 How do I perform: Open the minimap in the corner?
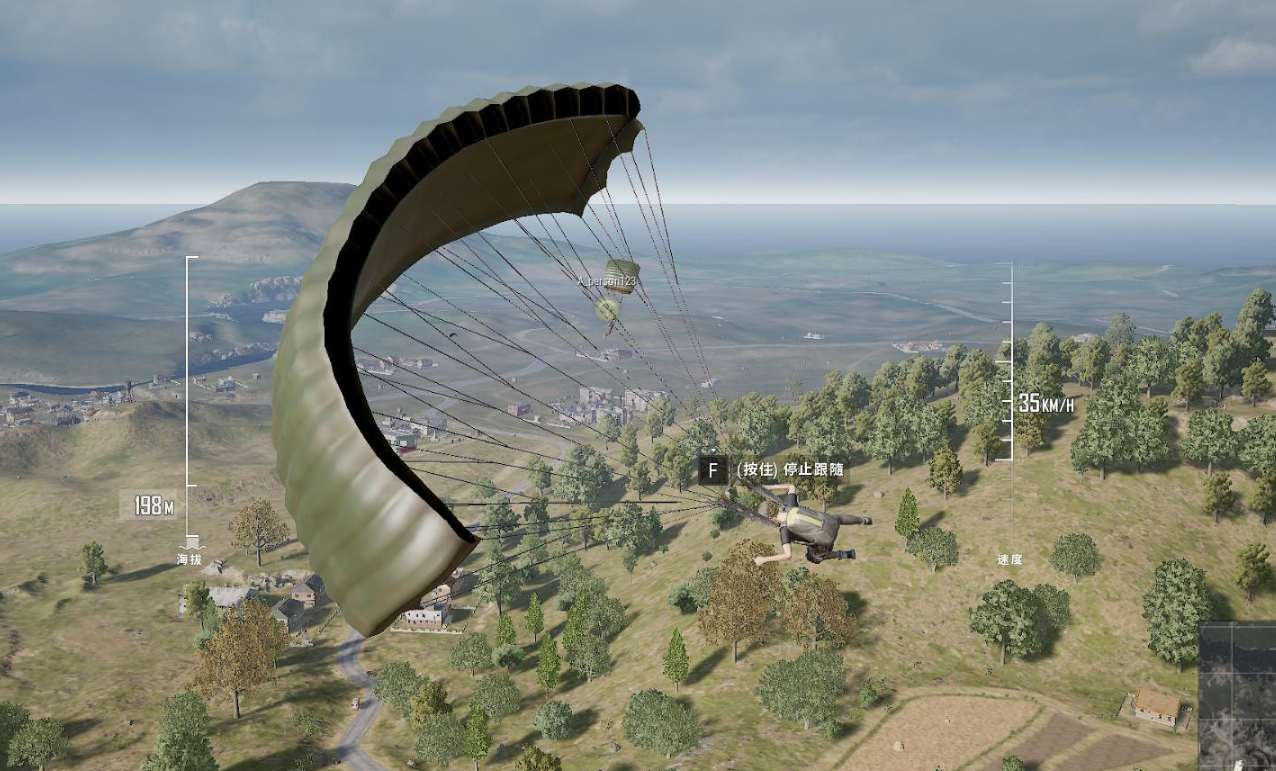pyautogui.click(x=1238, y=696)
